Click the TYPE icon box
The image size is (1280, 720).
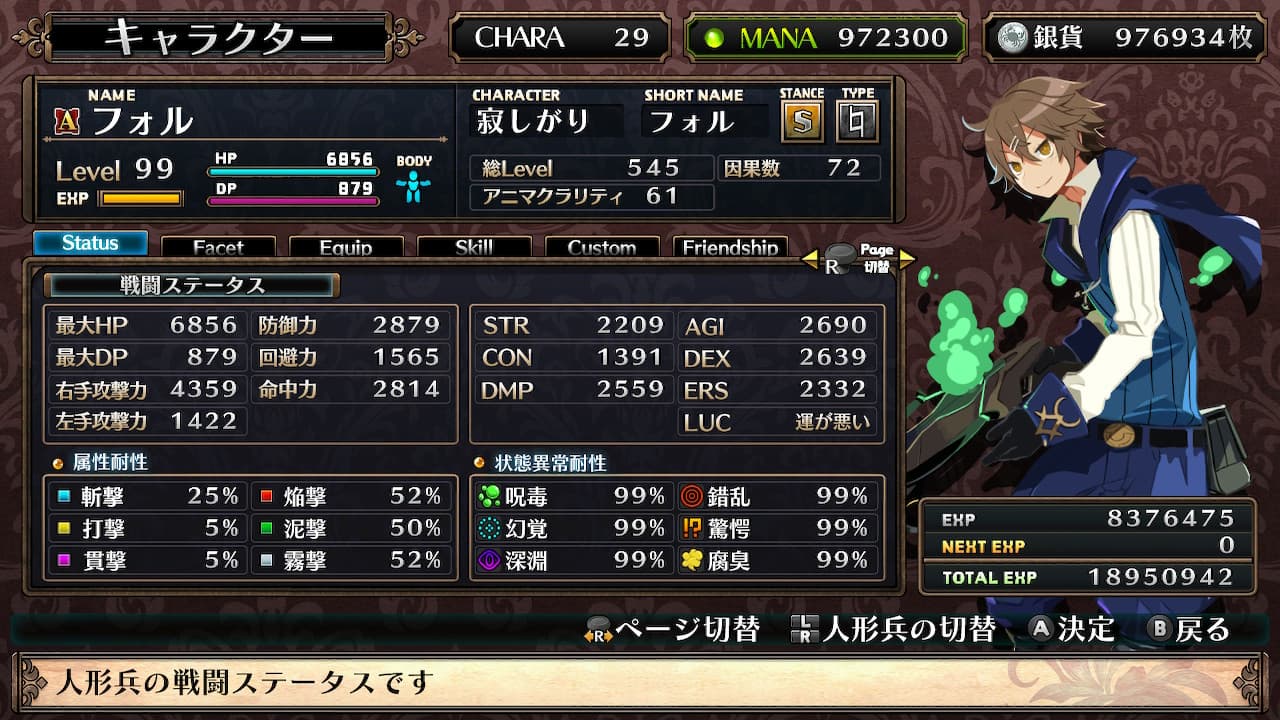point(857,122)
